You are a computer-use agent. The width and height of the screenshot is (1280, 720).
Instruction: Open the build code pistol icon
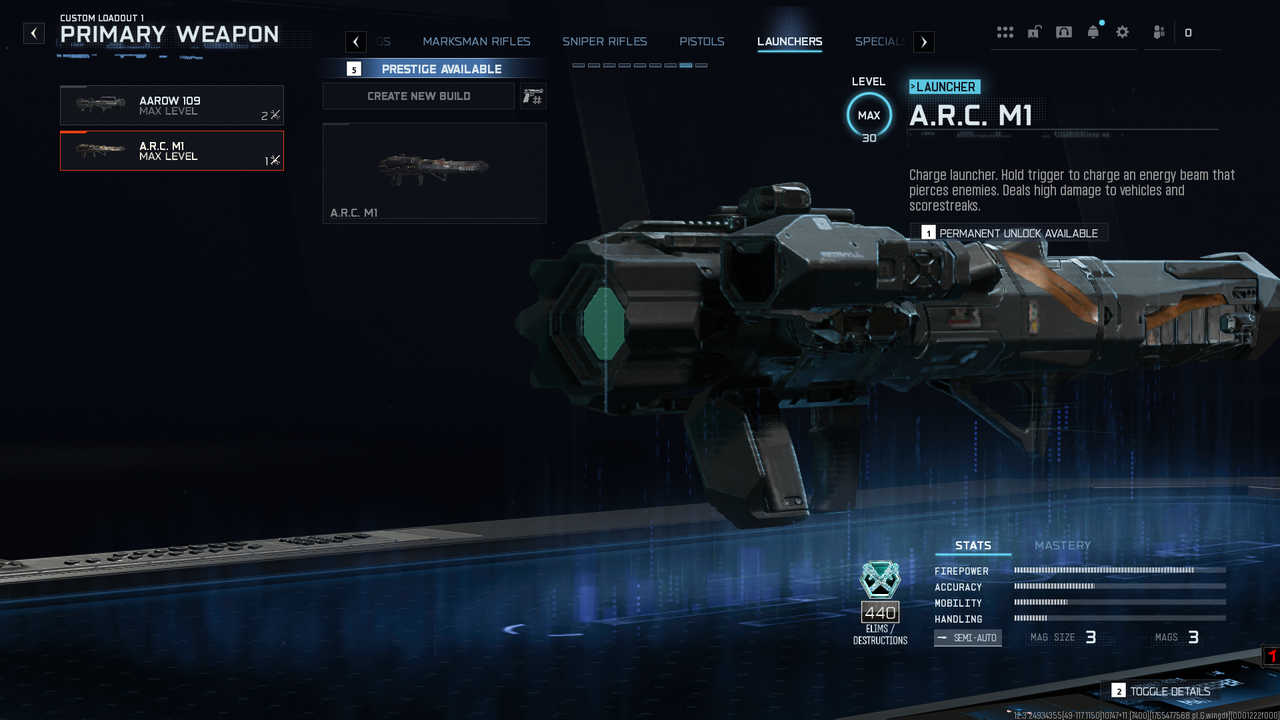tap(532, 96)
